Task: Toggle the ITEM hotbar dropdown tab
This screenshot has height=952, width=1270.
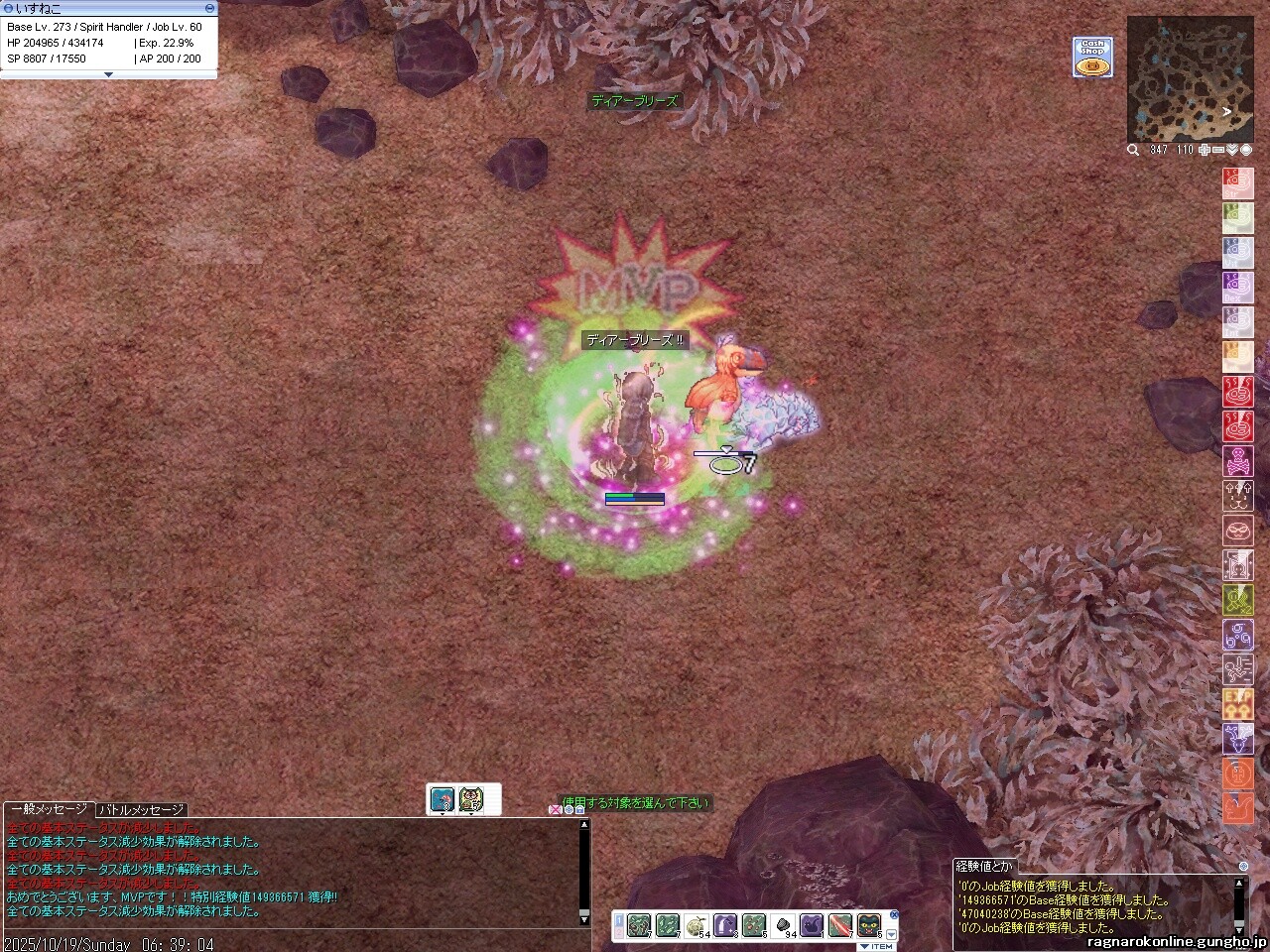Action: [x=876, y=946]
